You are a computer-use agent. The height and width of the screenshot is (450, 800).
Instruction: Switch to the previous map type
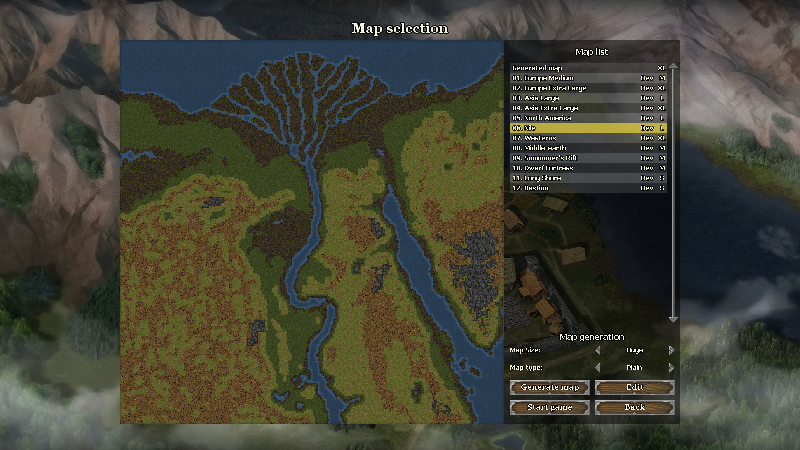coord(597,368)
